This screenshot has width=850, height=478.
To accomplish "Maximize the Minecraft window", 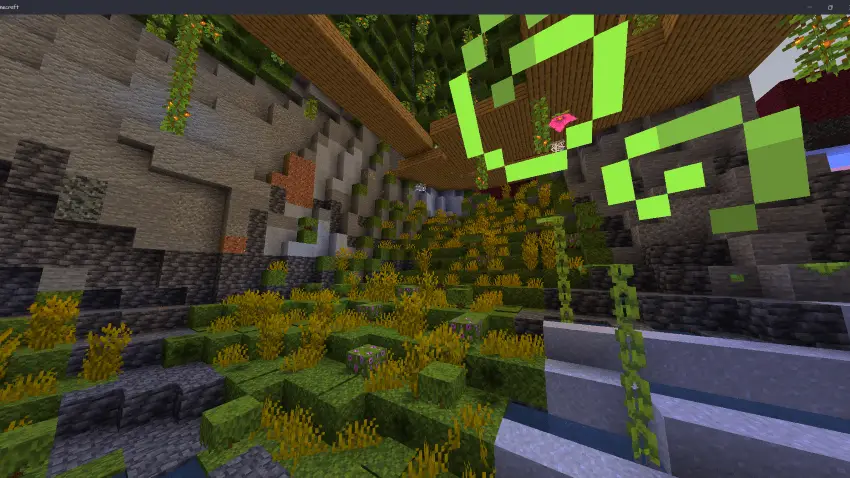I will [829, 6].
